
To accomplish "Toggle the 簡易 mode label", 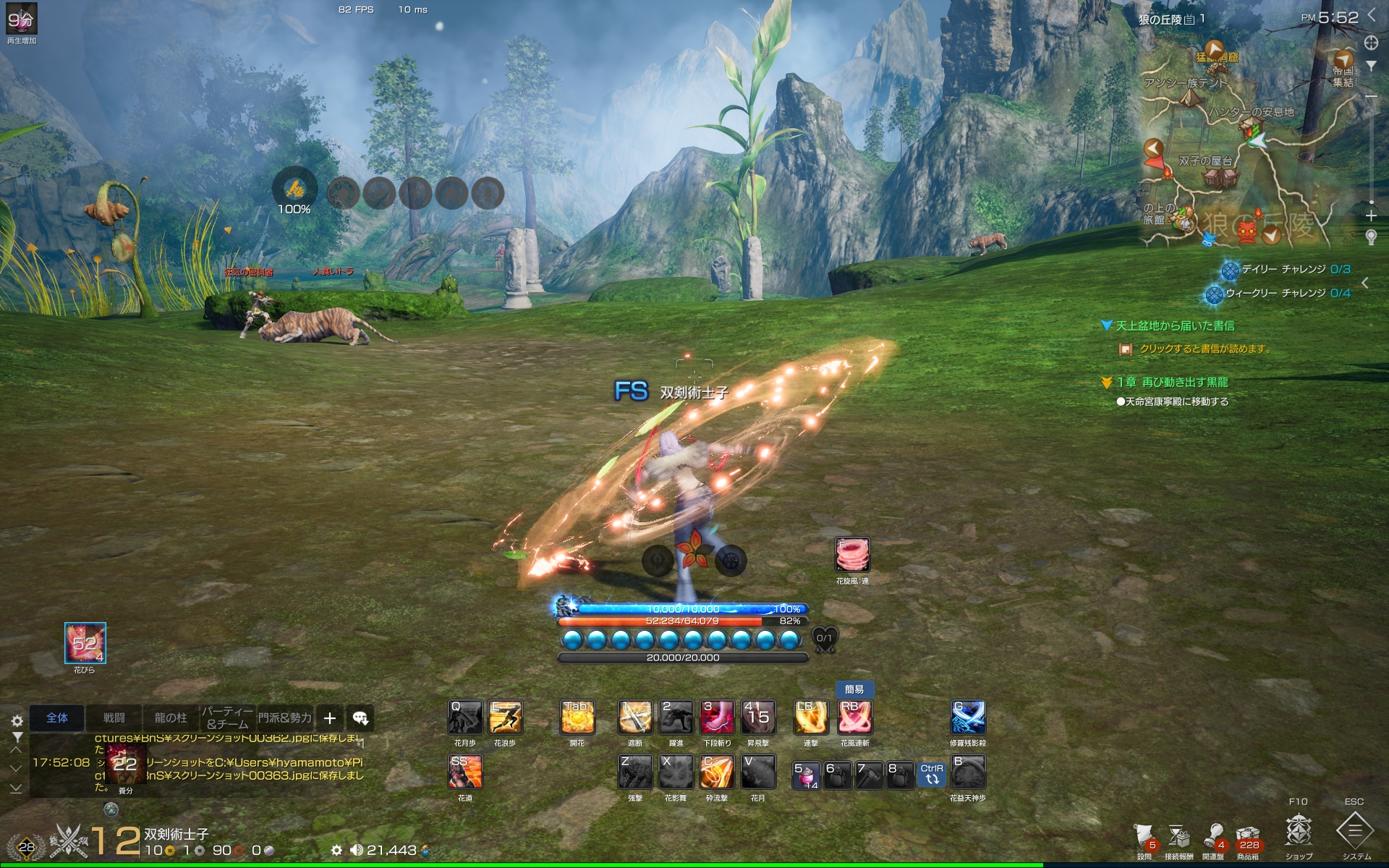I will click(x=854, y=689).
